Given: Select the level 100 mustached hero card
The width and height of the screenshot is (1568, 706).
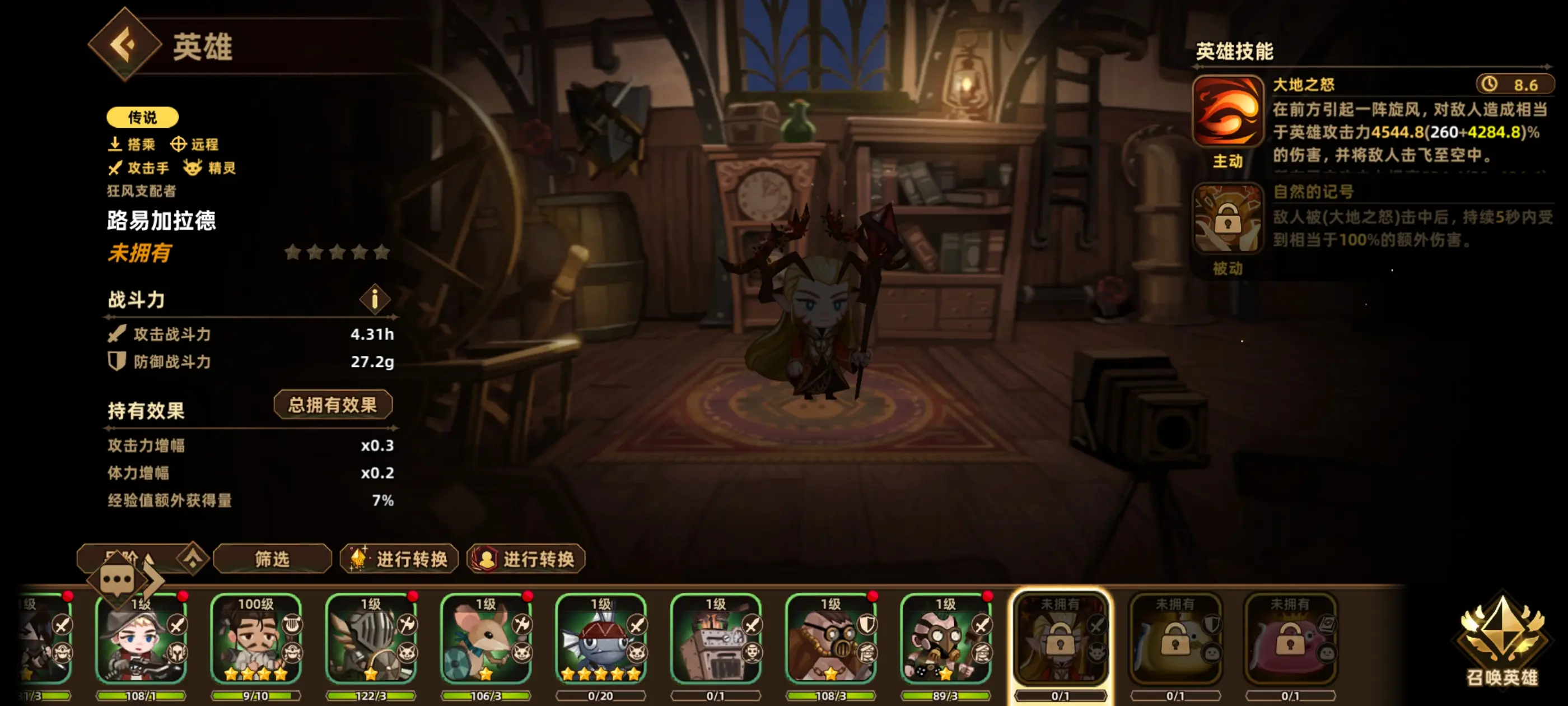Looking at the screenshot, I should [256, 640].
